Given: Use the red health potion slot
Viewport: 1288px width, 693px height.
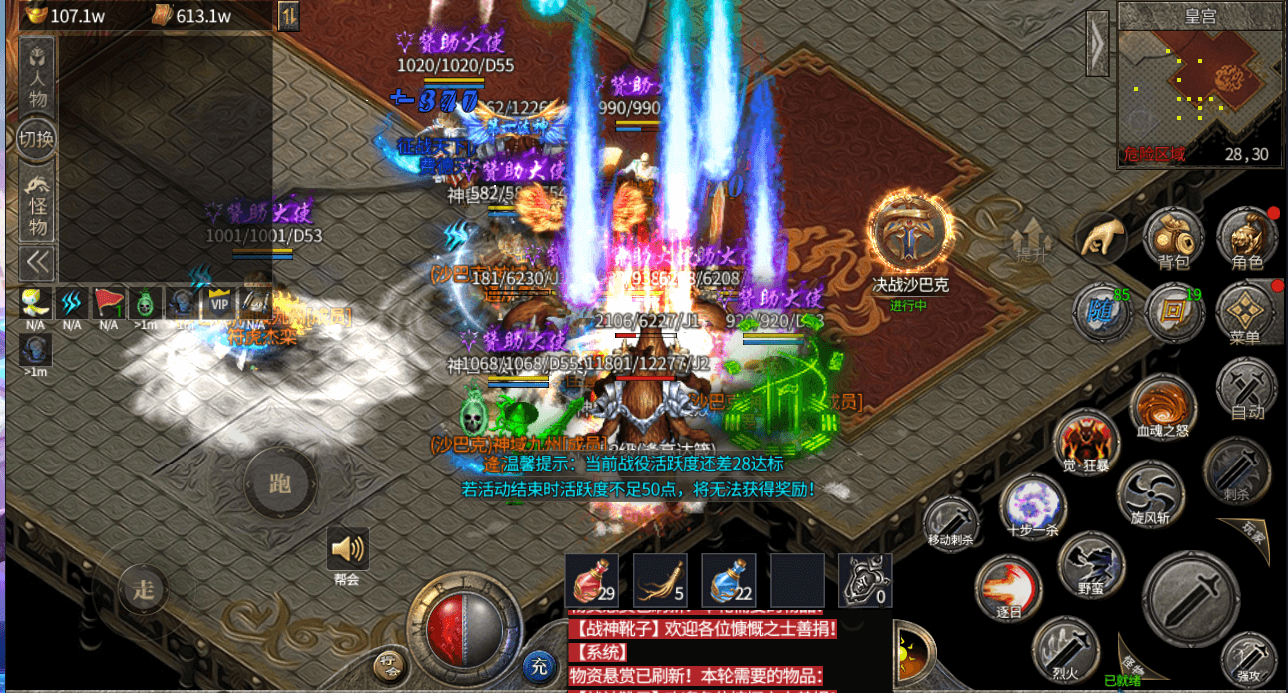Looking at the screenshot, I should tap(592, 580).
